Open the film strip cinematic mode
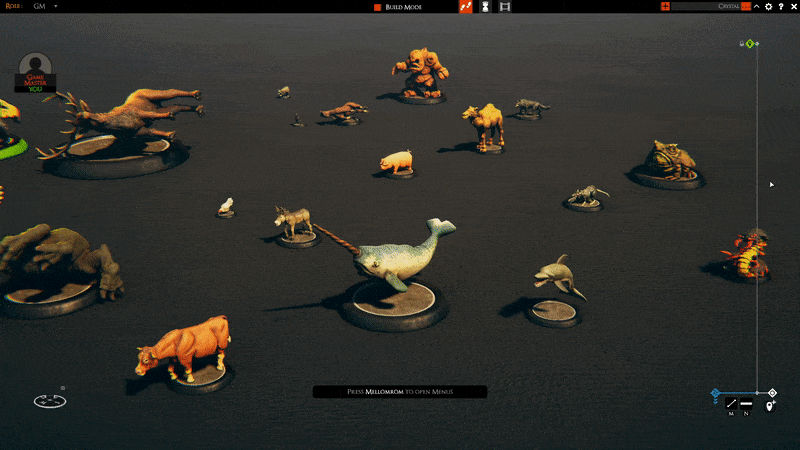The image size is (800, 450). [x=505, y=7]
